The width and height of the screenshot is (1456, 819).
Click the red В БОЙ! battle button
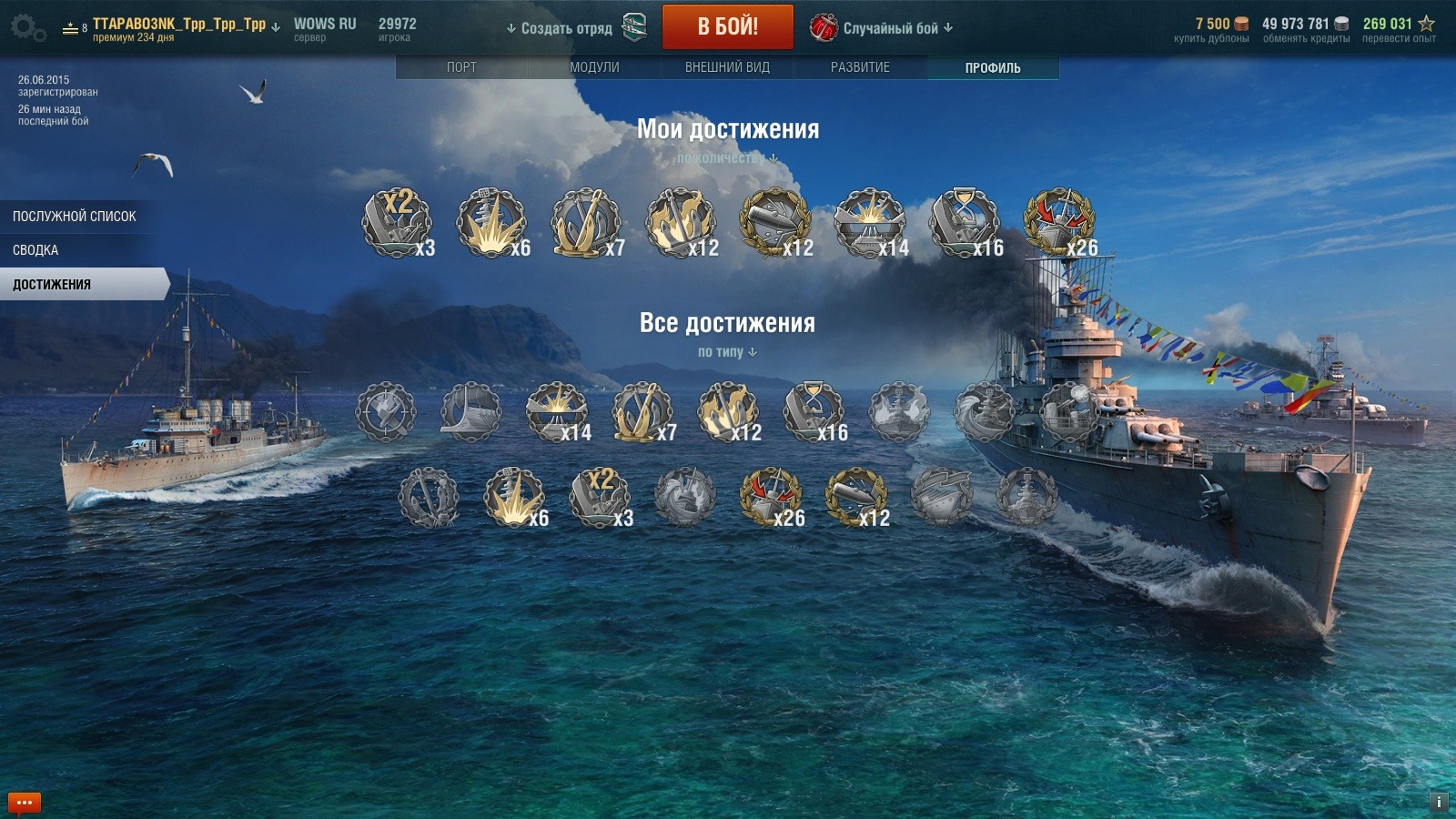(x=727, y=27)
